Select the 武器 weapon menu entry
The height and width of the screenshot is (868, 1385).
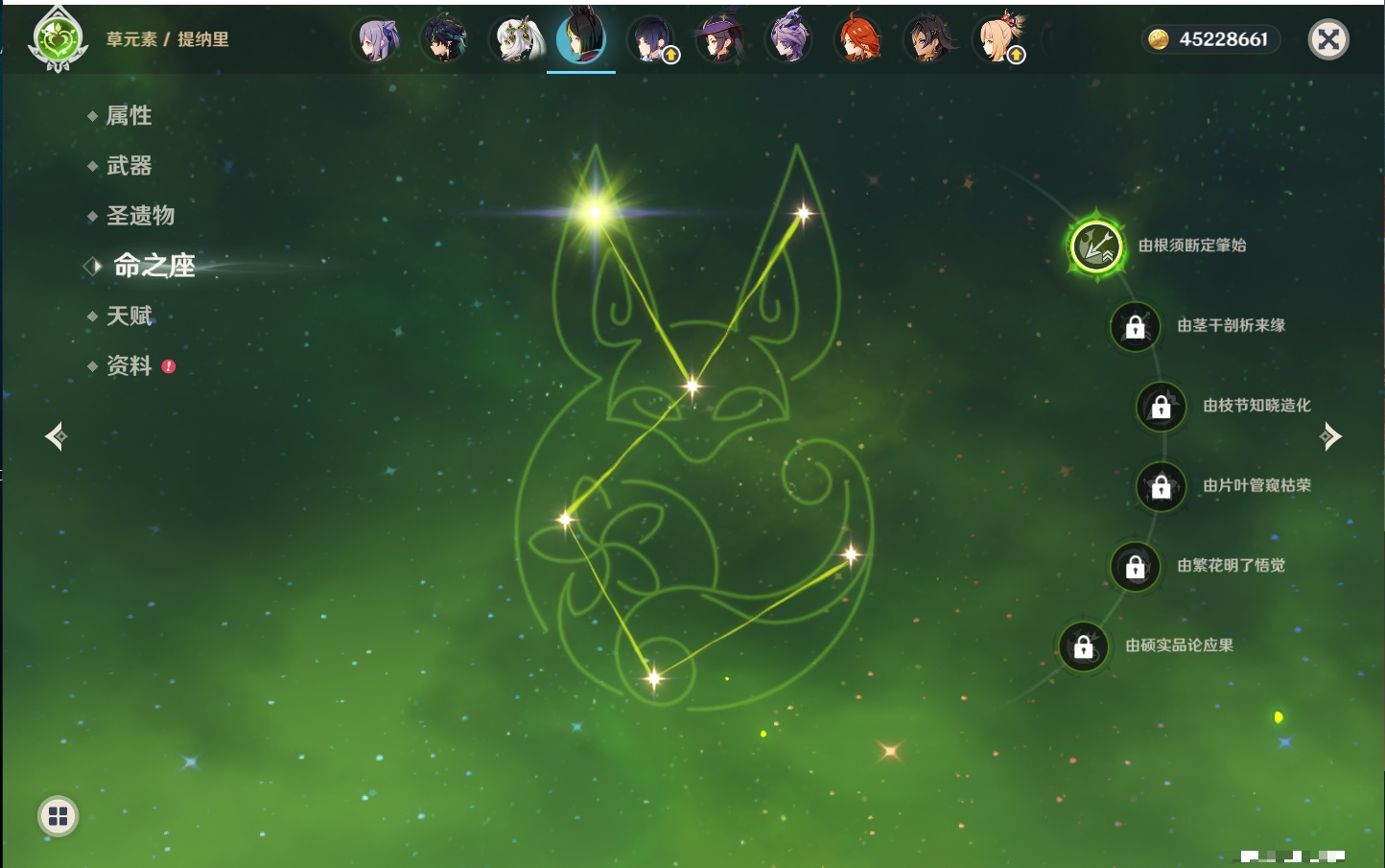129,166
